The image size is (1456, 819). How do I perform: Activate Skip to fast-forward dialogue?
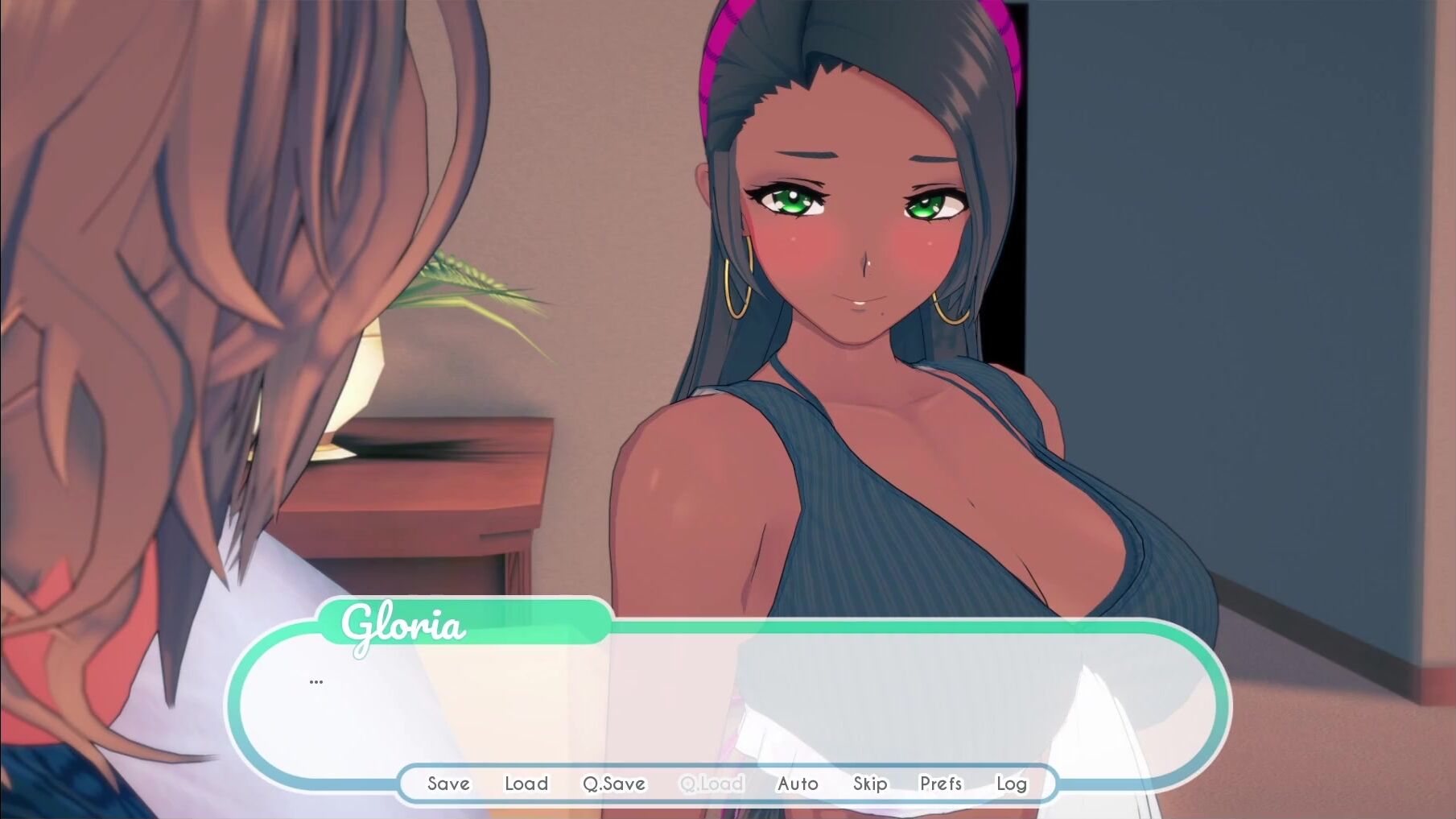point(870,784)
